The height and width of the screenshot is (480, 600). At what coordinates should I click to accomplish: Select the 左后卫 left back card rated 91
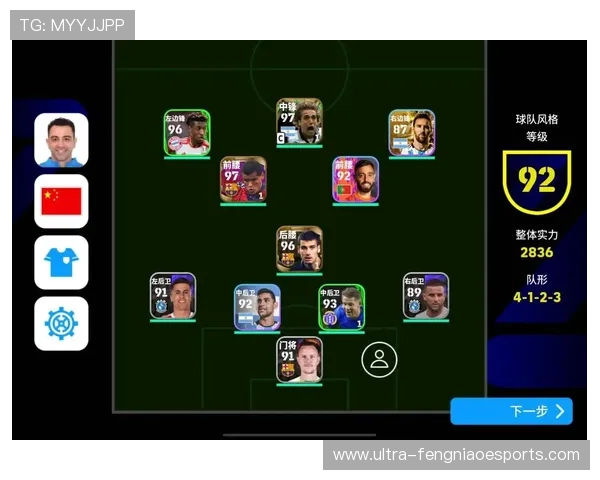pos(173,296)
